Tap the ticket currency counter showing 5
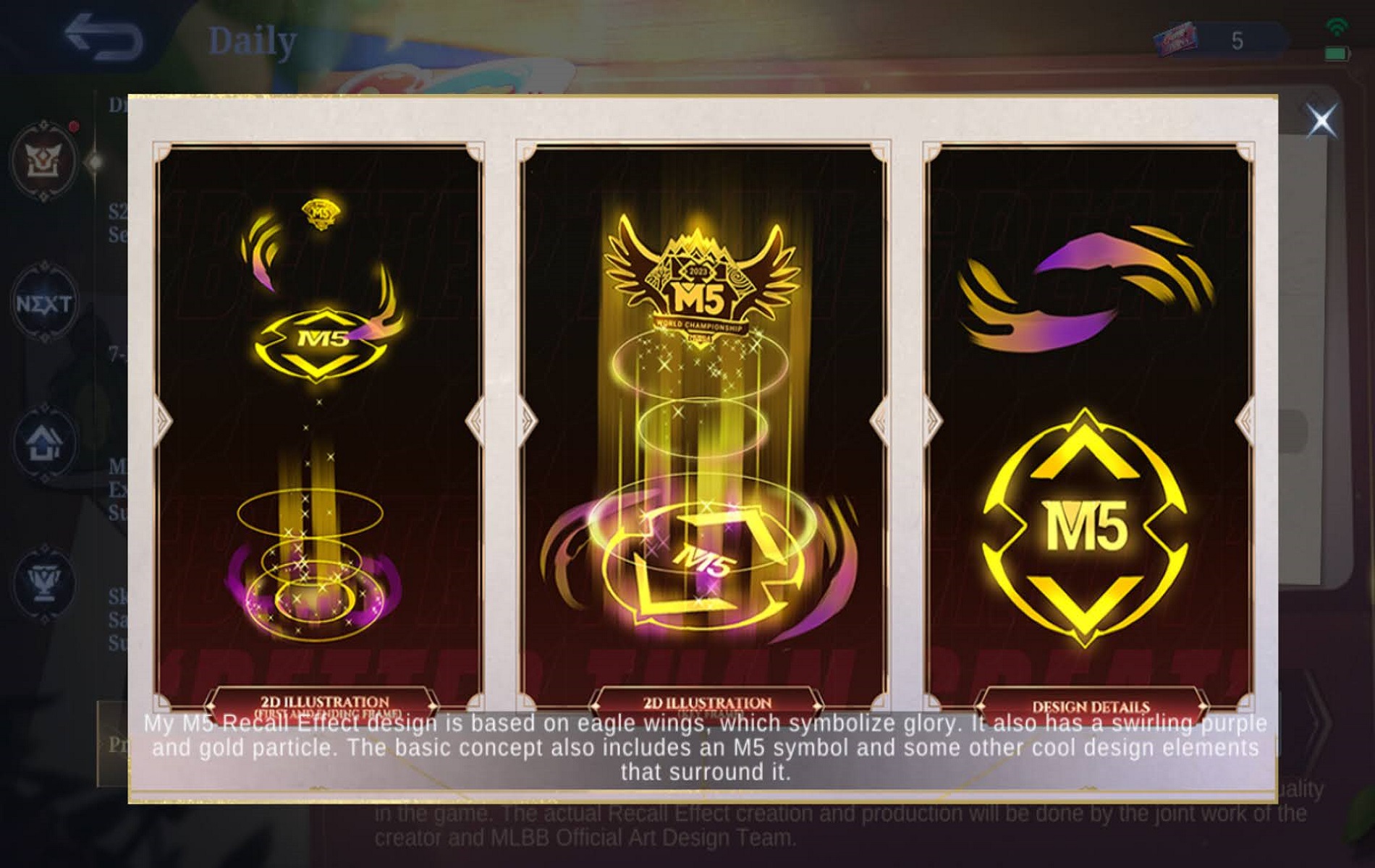Viewport: 1375px width, 868px height. (x=1222, y=40)
